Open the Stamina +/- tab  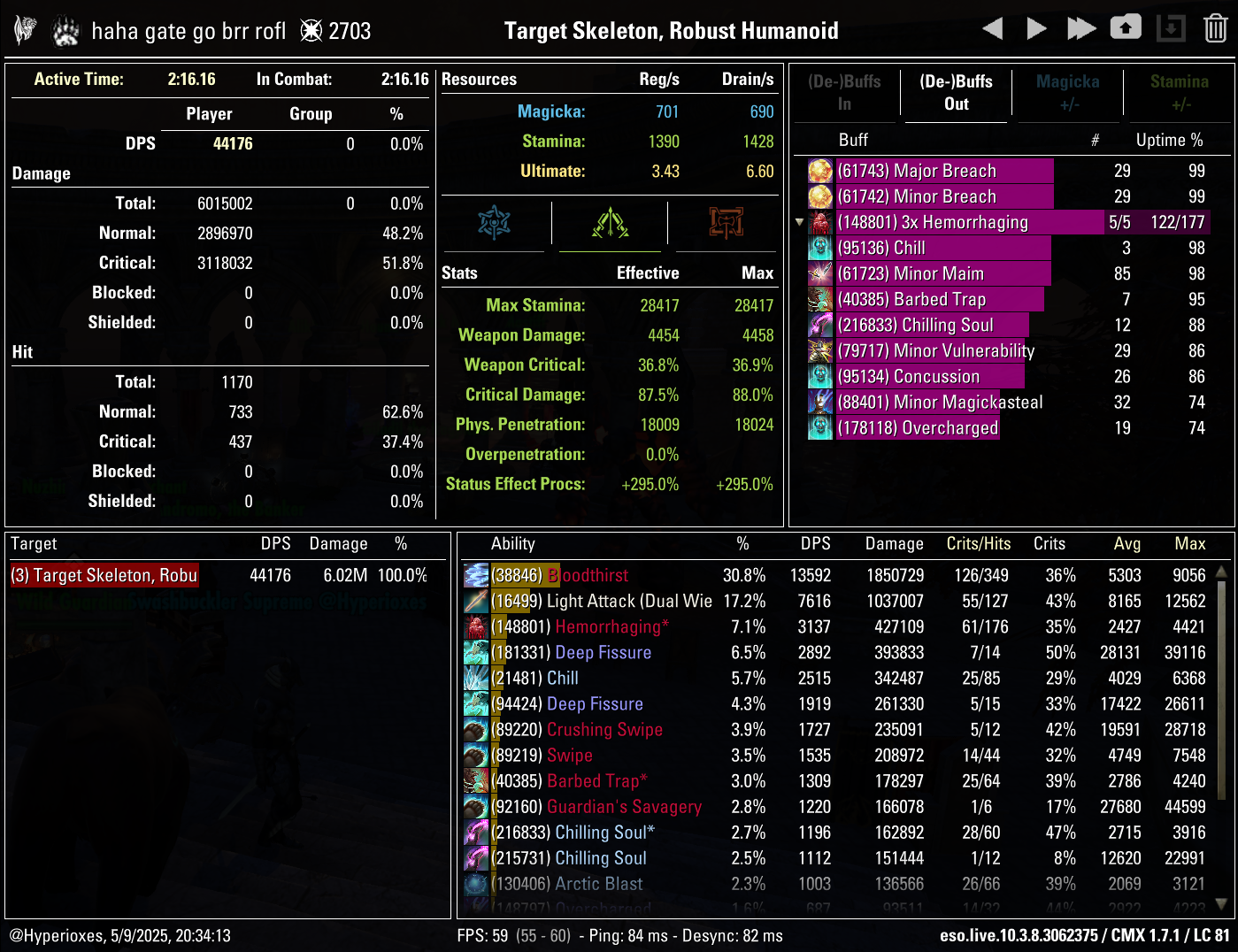1179,93
